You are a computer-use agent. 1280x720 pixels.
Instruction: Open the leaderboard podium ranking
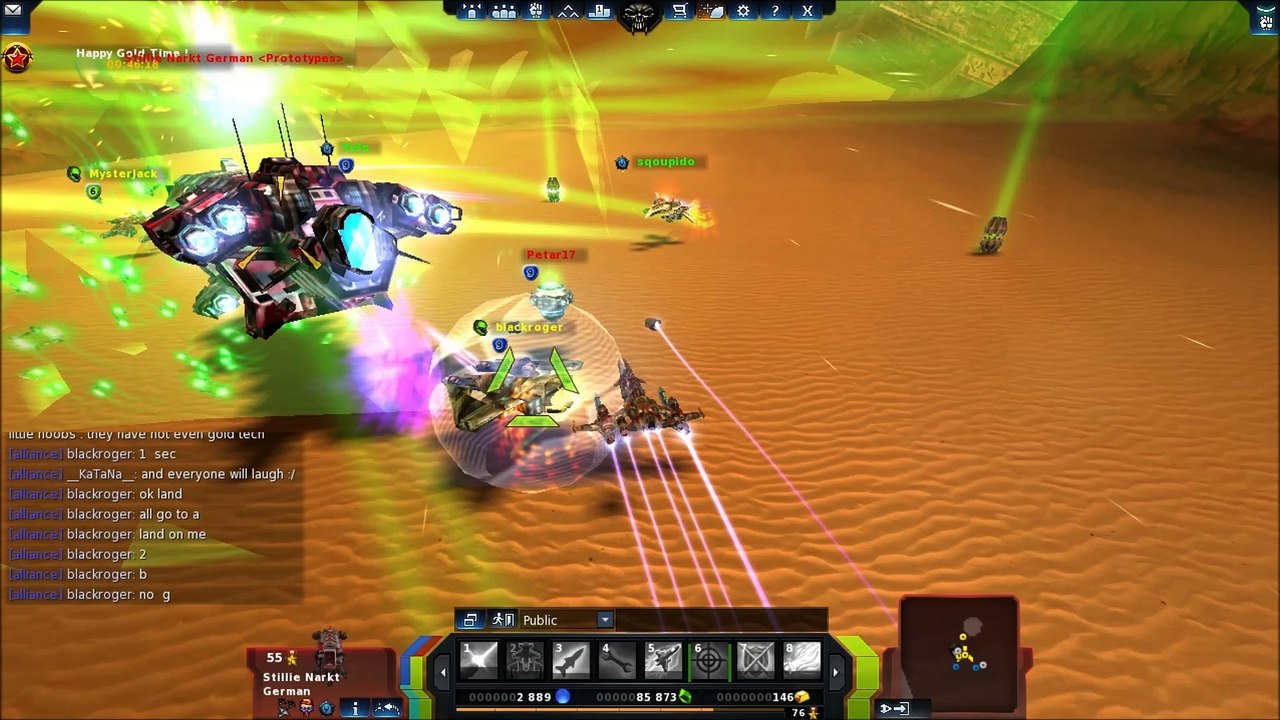tap(600, 11)
